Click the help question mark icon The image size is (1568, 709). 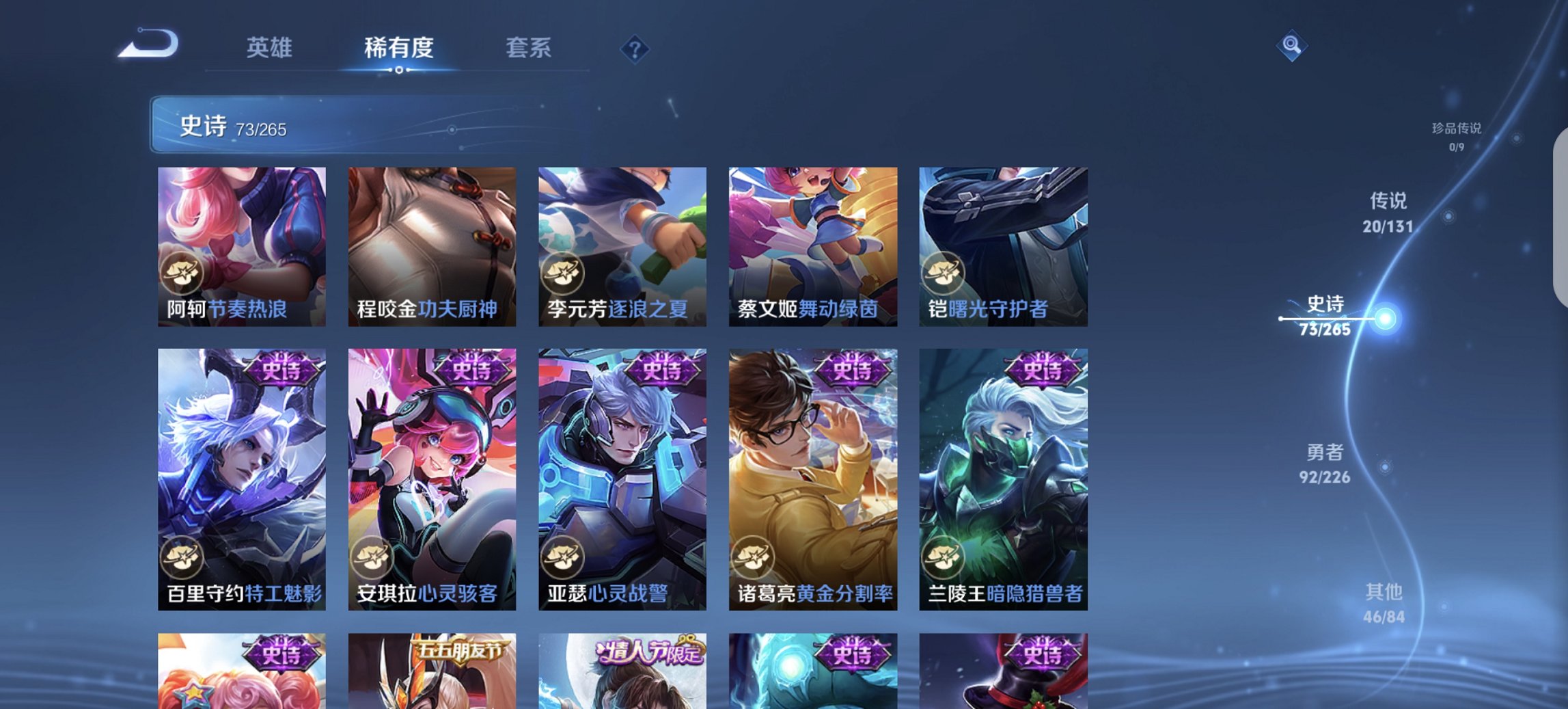(x=635, y=49)
